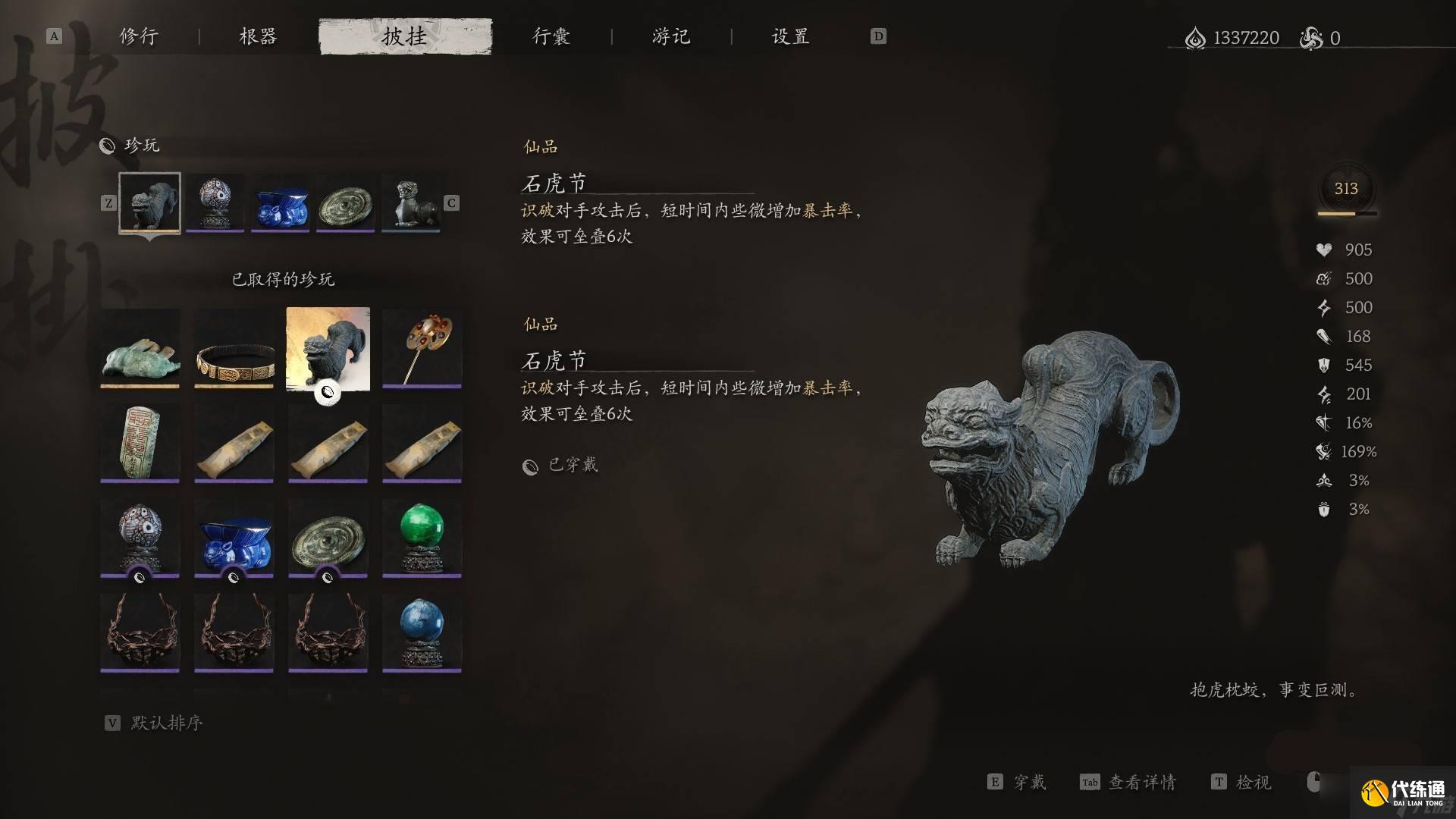Click the 珍玩 section icon above equipped slots
Image resolution: width=1456 pixels, height=819 pixels.
(106, 145)
